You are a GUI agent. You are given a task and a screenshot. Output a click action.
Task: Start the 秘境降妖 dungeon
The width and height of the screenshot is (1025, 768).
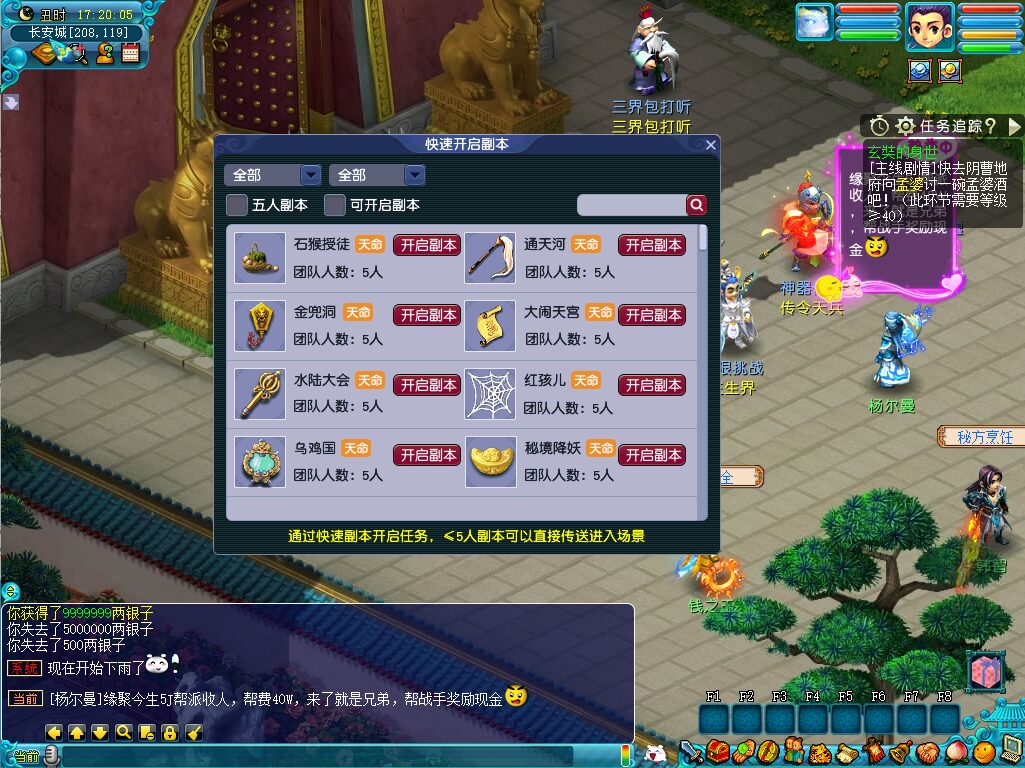pyautogui.click(x=652, y=455)
